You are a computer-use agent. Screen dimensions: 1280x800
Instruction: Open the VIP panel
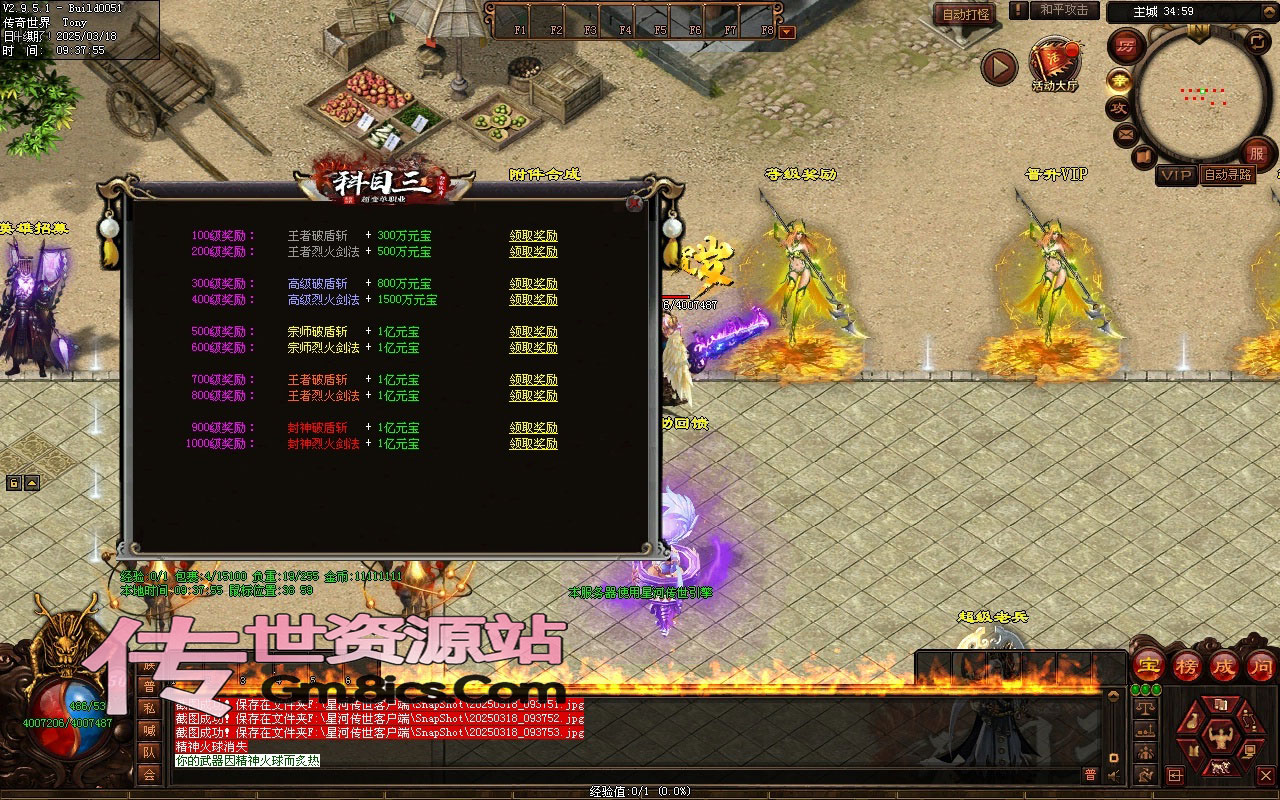pos(1176,175)
